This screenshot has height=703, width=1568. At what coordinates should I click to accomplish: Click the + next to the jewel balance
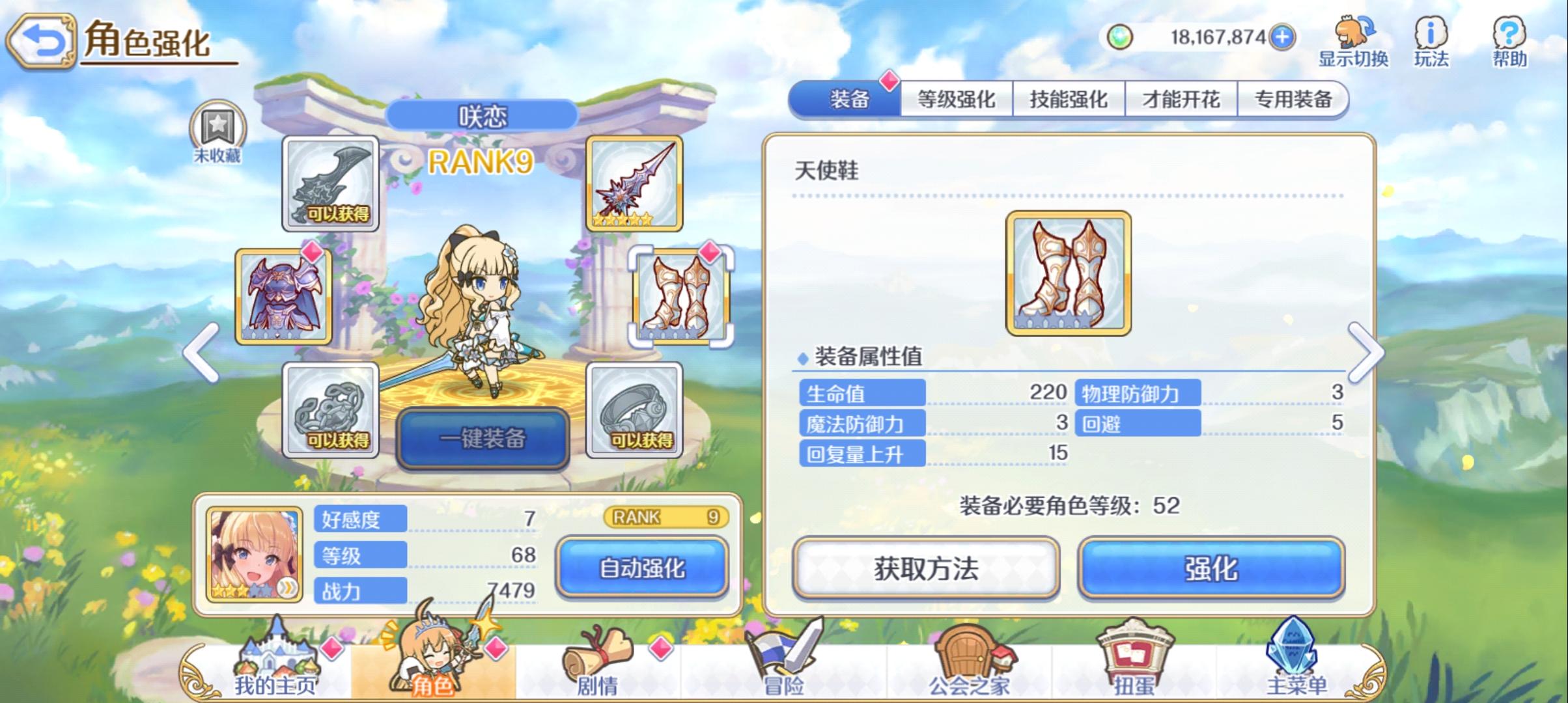point(1284,37)
